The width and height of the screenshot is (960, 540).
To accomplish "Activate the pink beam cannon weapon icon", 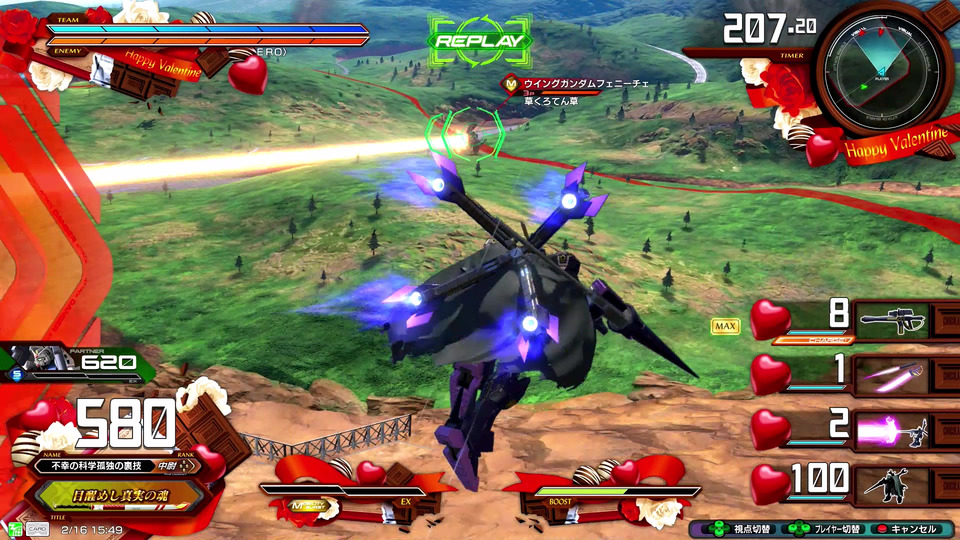I will click(x=889, y=431).
